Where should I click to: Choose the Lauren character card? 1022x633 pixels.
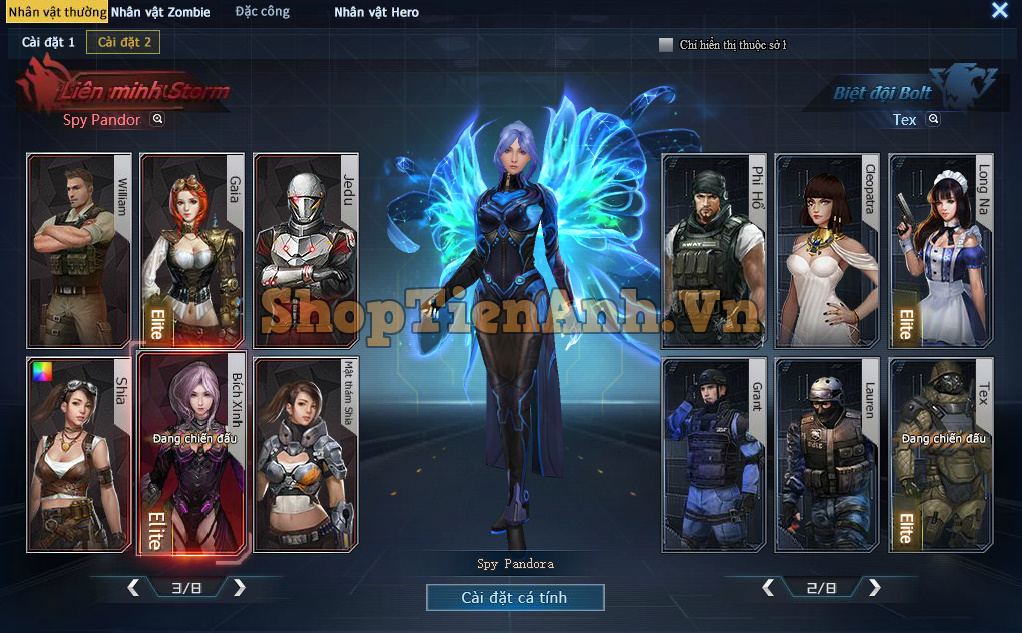(827, 454)
